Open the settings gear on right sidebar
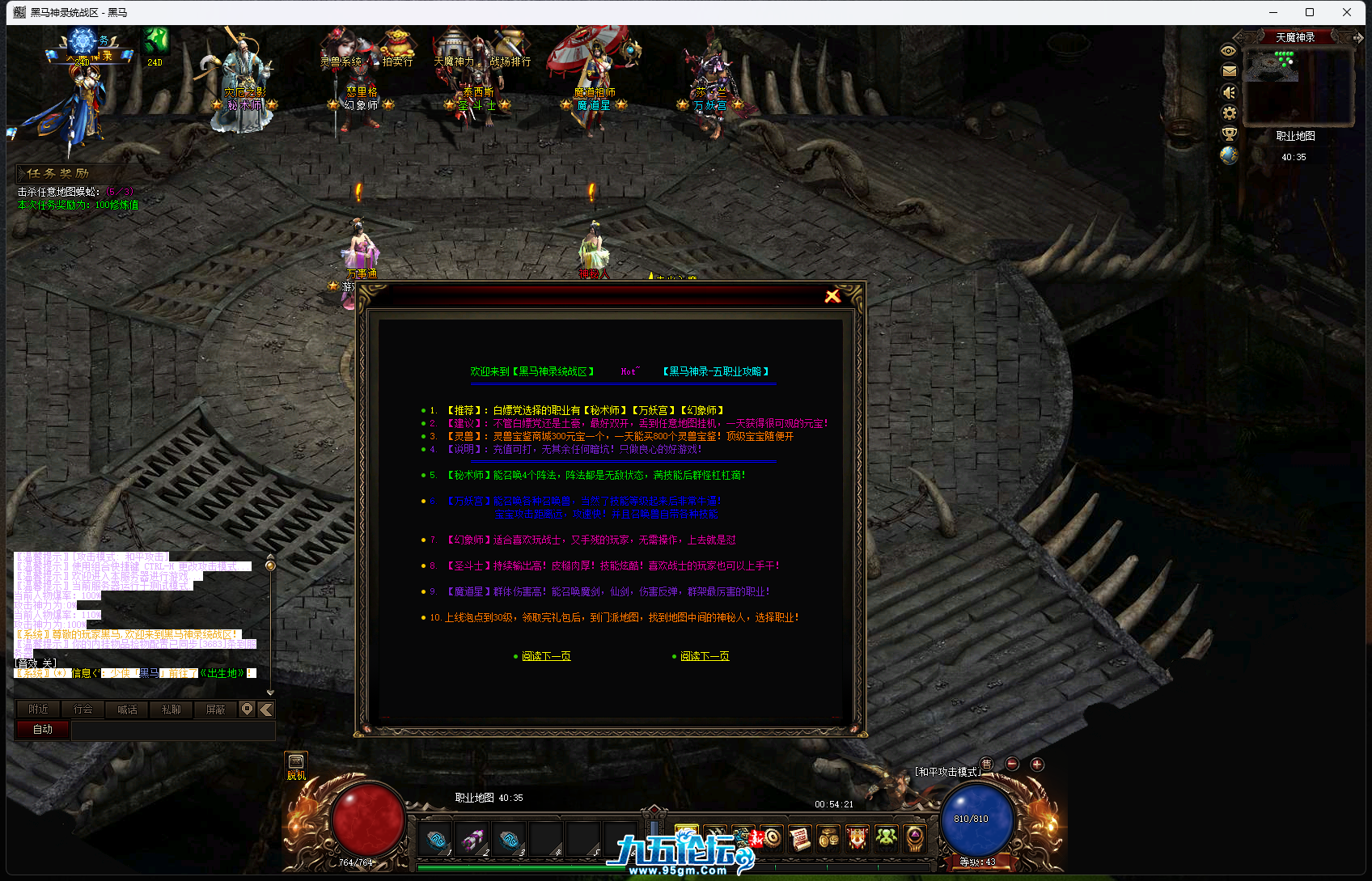 1230,113
